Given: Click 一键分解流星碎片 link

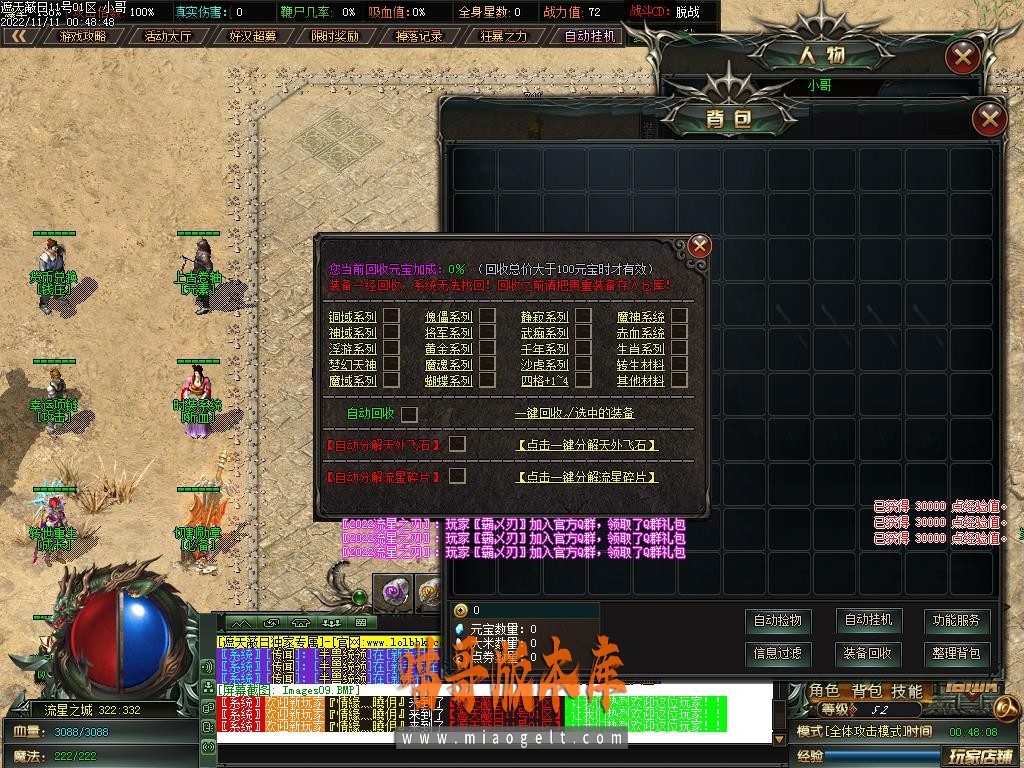Looking at the screenshot, I should [x=587, y=477].
